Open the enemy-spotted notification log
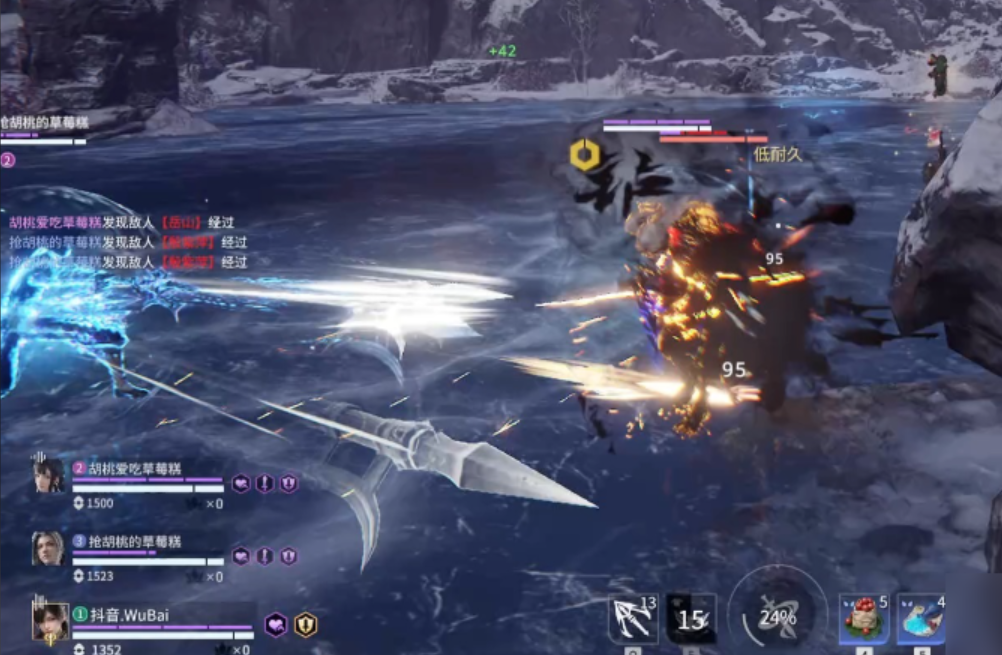This screenshot has height=655, width=1002. pyautogui.click(x=128, y=242)
